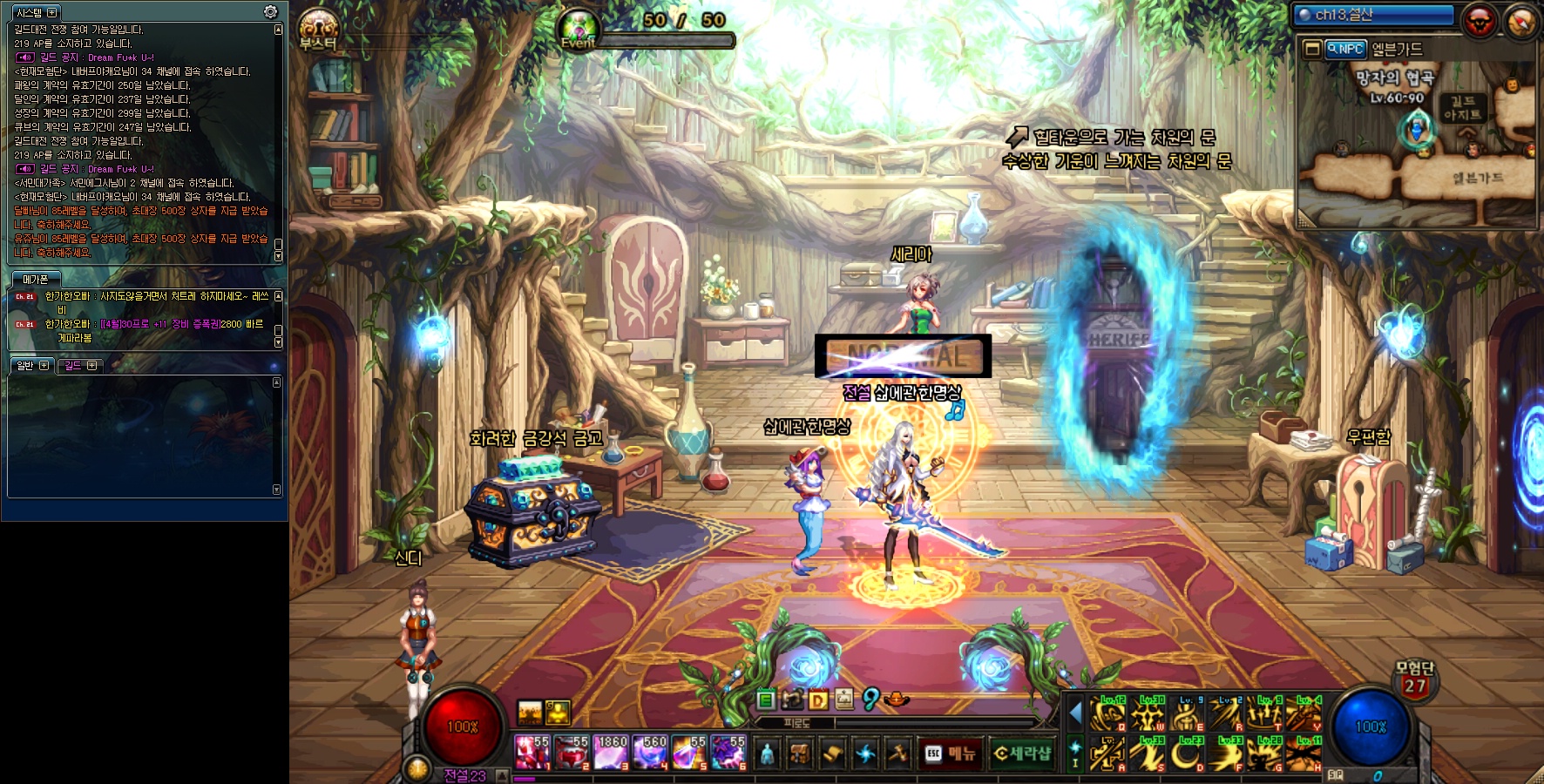Click the NPC search button on minimap

pyautogui.click(x=1344, y=50)
